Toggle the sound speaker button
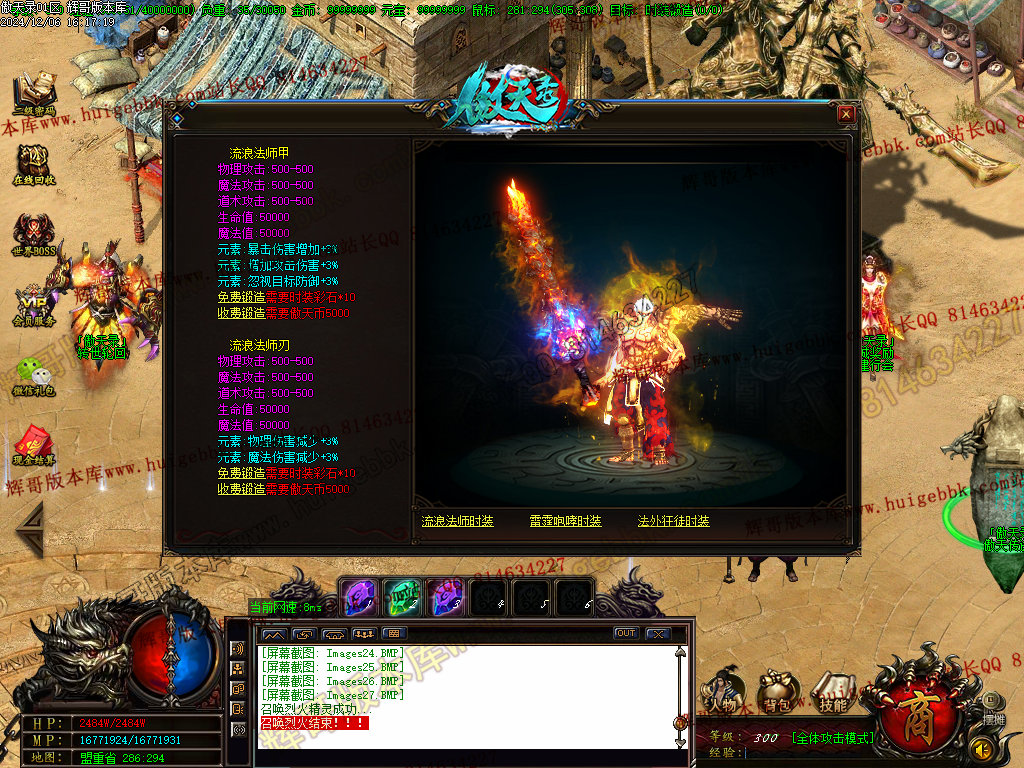 [982, 748]
